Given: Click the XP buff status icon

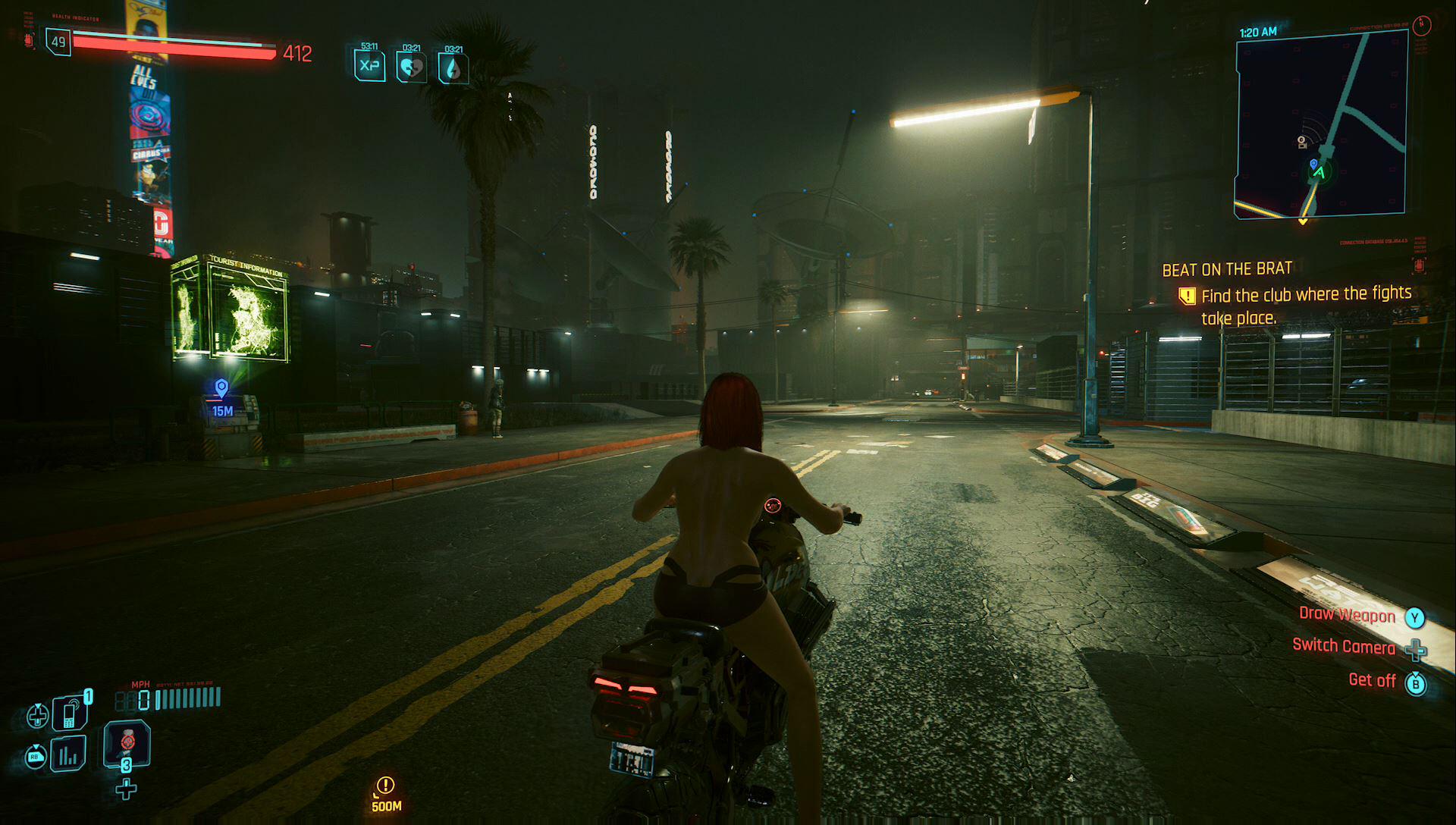Looking at the screenshot, I should point(369,66).
